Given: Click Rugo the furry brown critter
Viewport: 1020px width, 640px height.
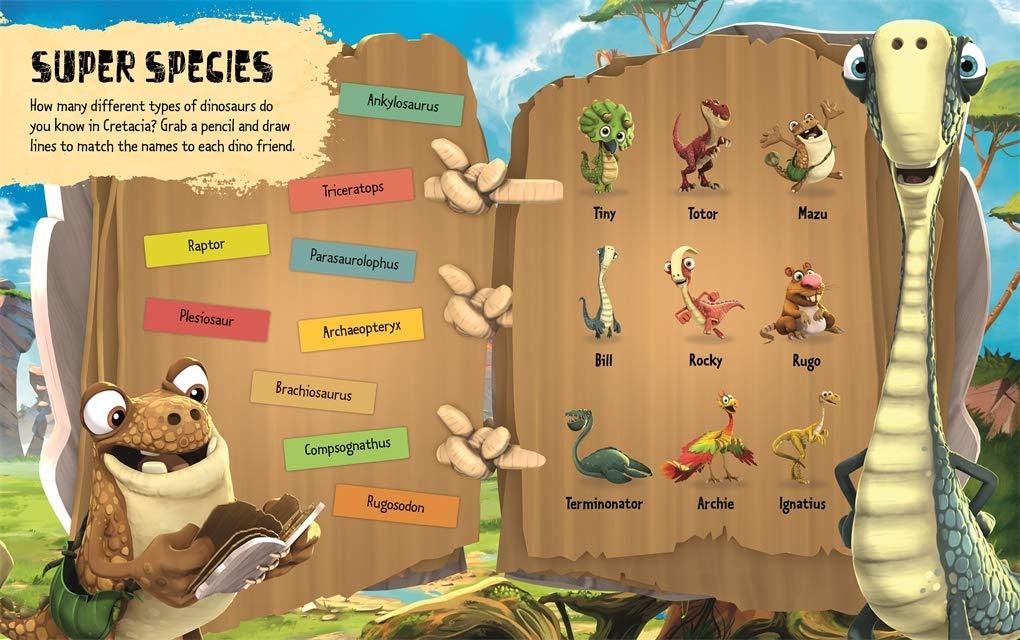Looking at the screenshot, I should [x=803, y=302].
